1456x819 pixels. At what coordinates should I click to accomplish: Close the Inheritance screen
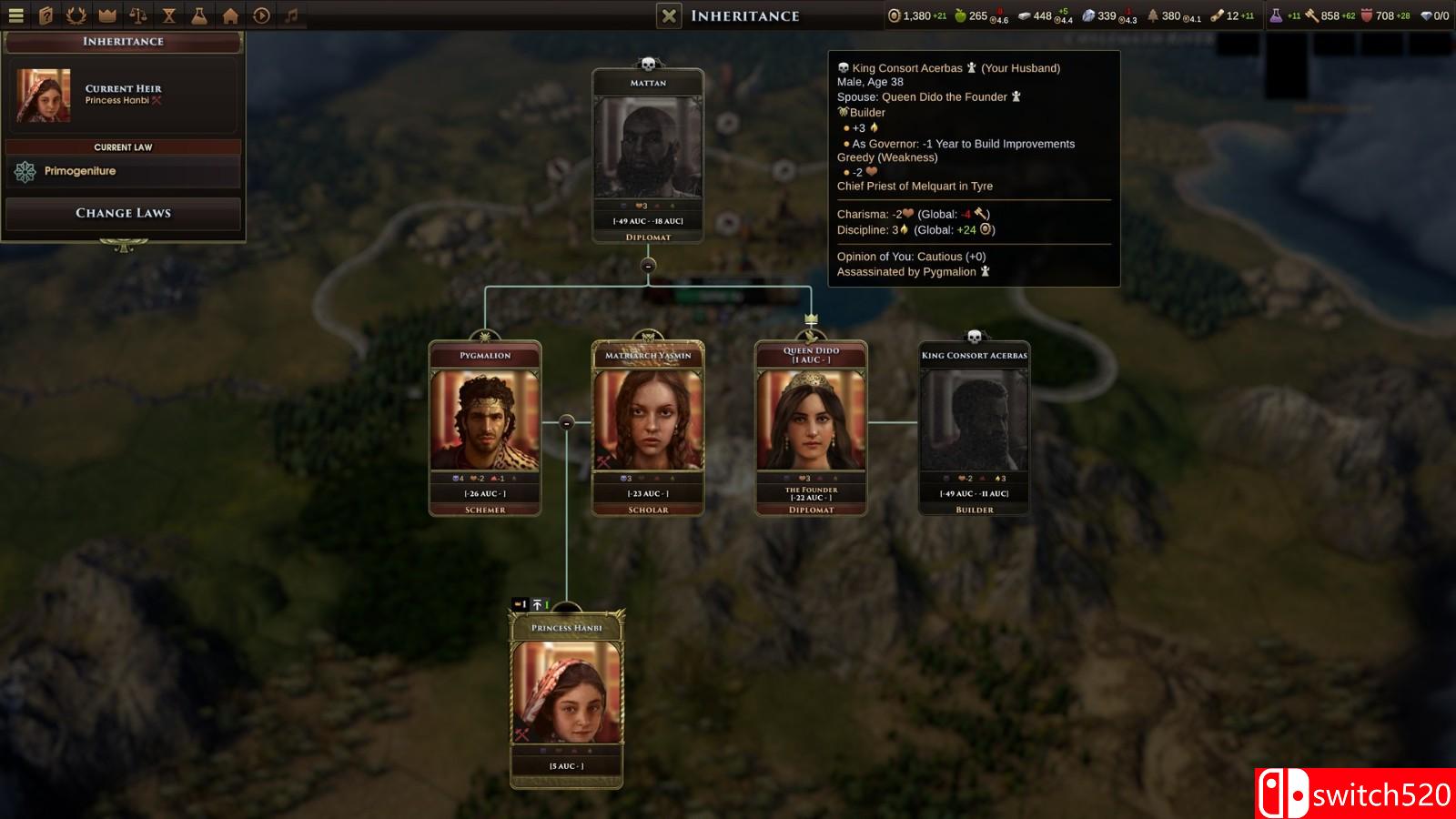[669, 15]
